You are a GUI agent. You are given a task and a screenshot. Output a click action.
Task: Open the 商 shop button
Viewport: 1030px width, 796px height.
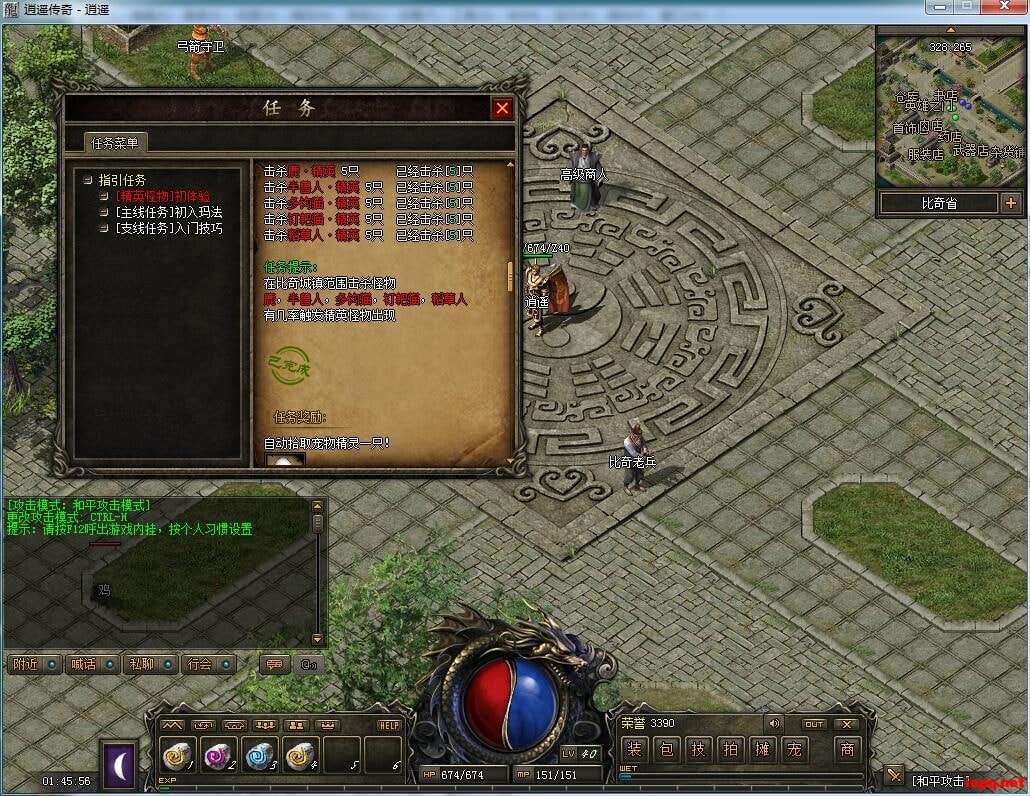point(847,749)
